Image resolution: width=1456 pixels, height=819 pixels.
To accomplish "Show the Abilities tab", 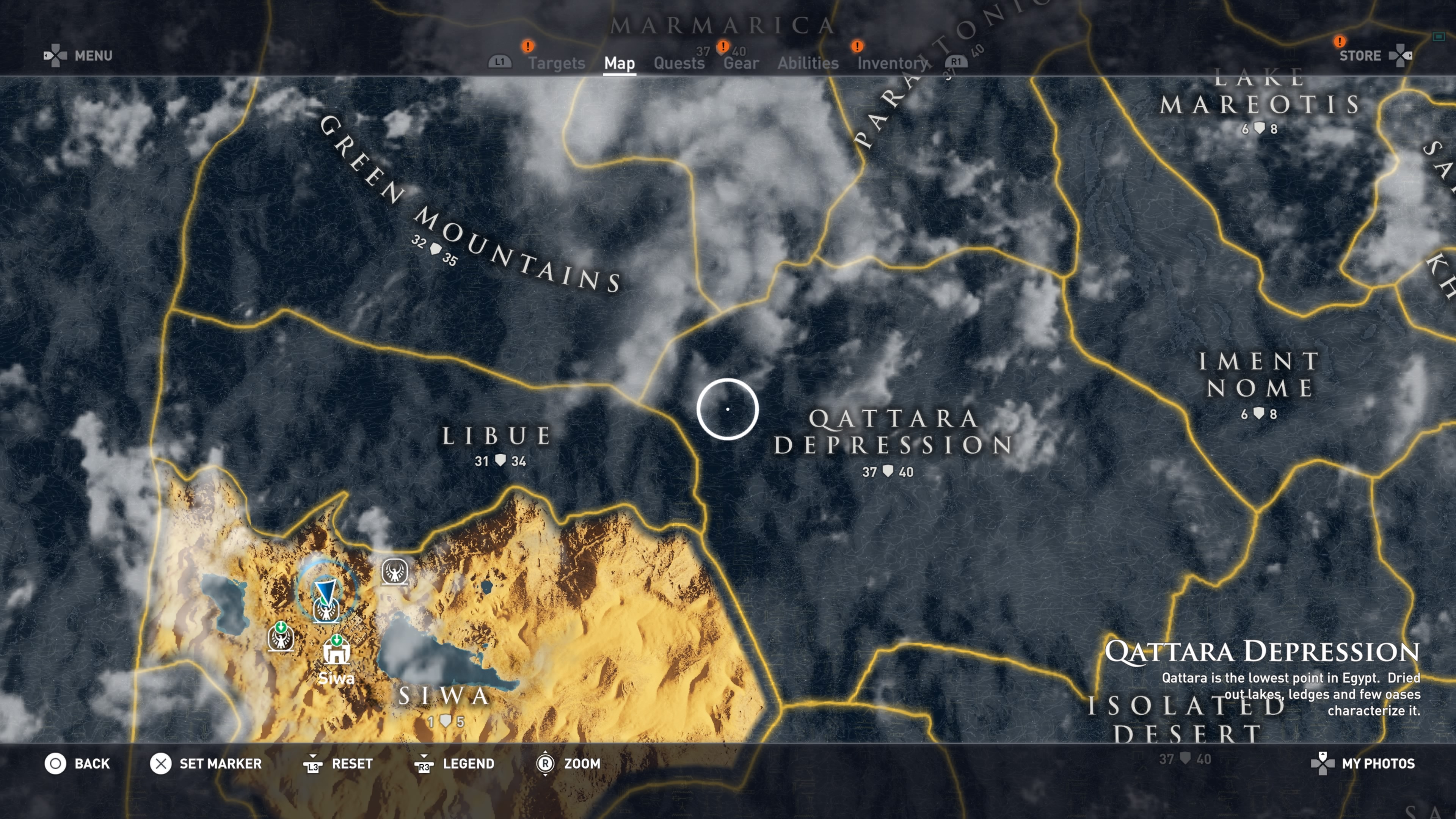I will 808,63.
